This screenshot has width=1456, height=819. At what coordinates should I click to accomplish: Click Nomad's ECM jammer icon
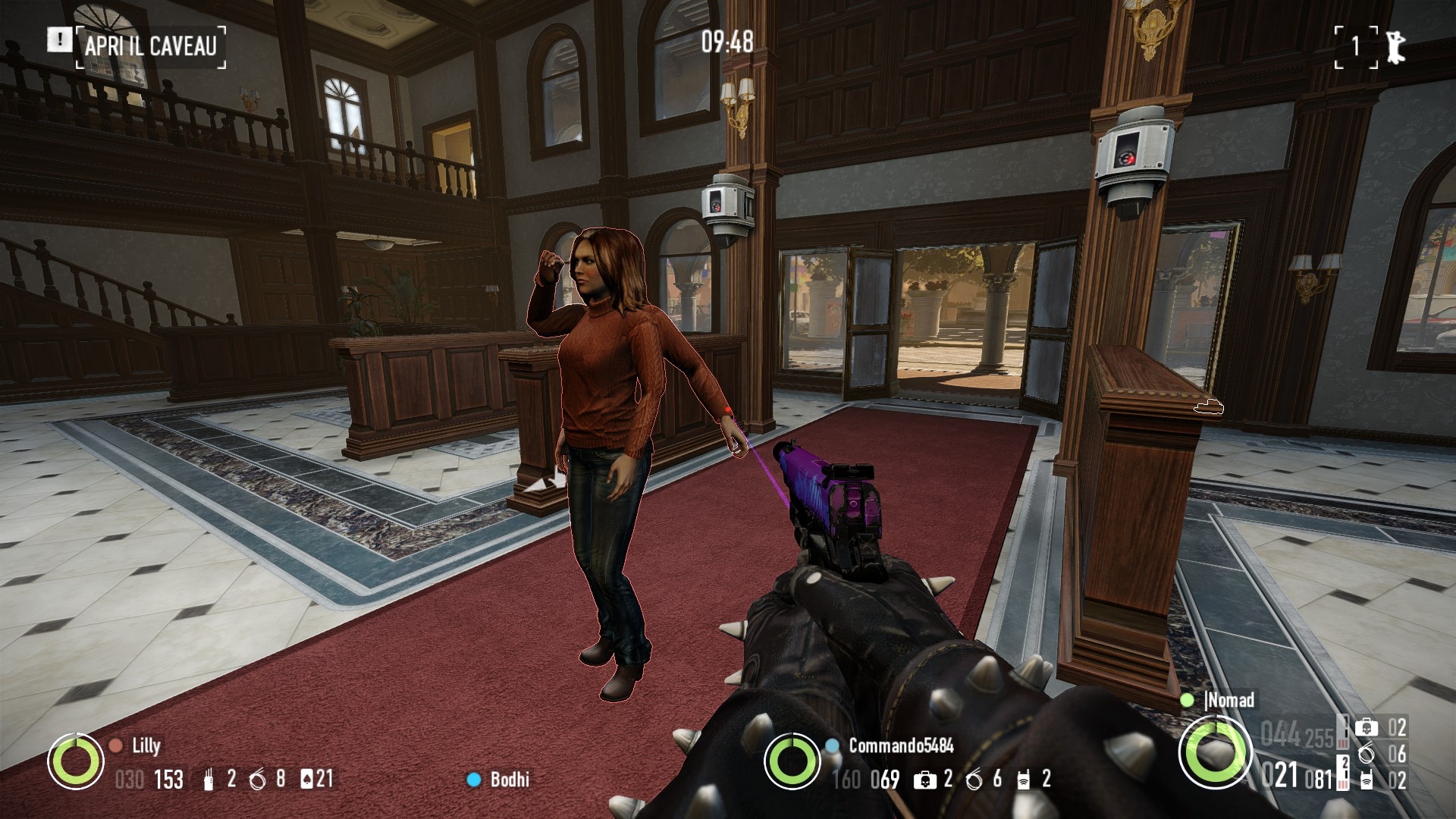(x=1367, y=780)
